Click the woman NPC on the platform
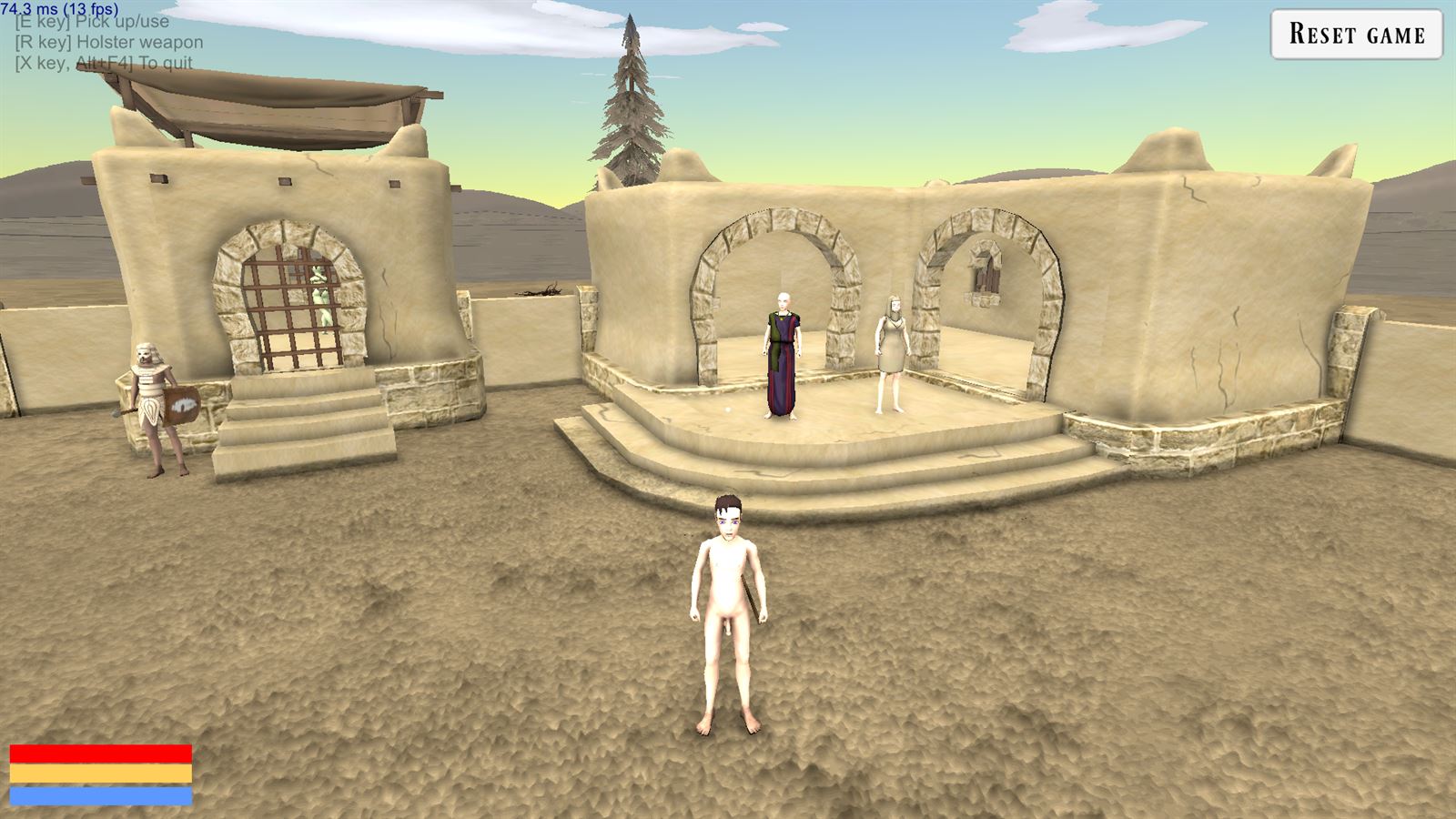 tap(890, 350)
